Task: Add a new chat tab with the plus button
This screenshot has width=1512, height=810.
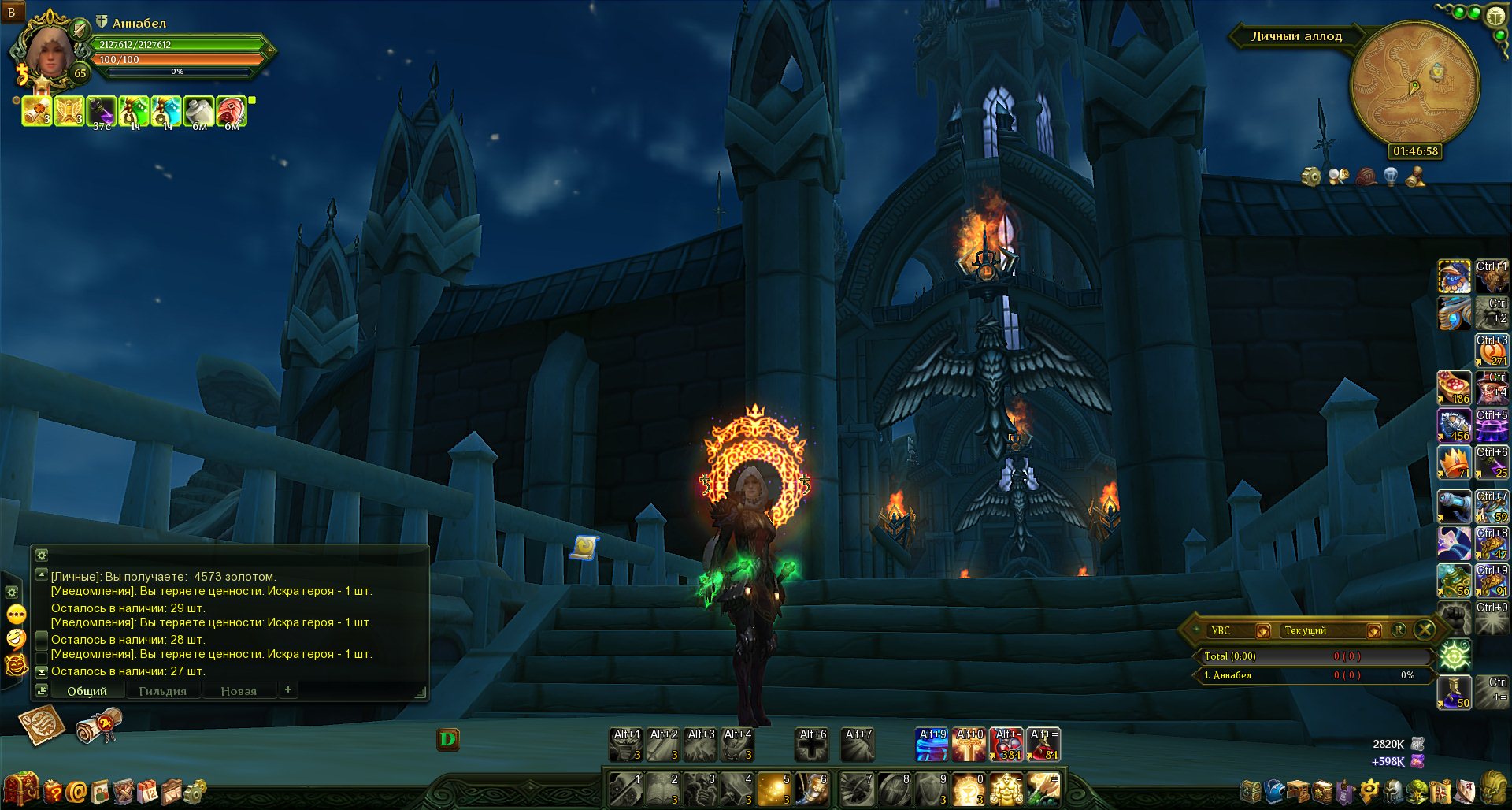Action: click(288, 689)
